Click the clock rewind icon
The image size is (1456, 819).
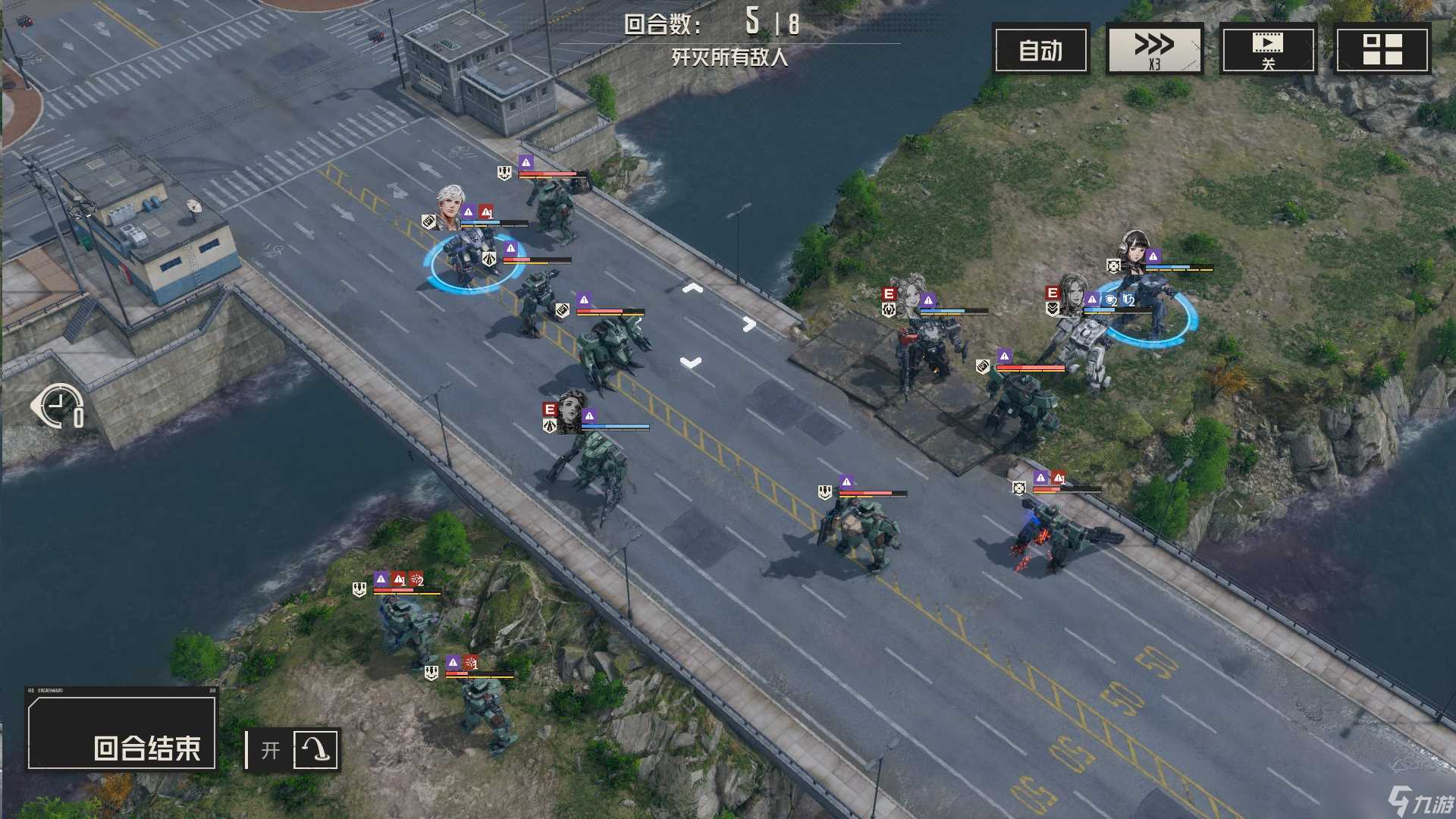point(59,406)
